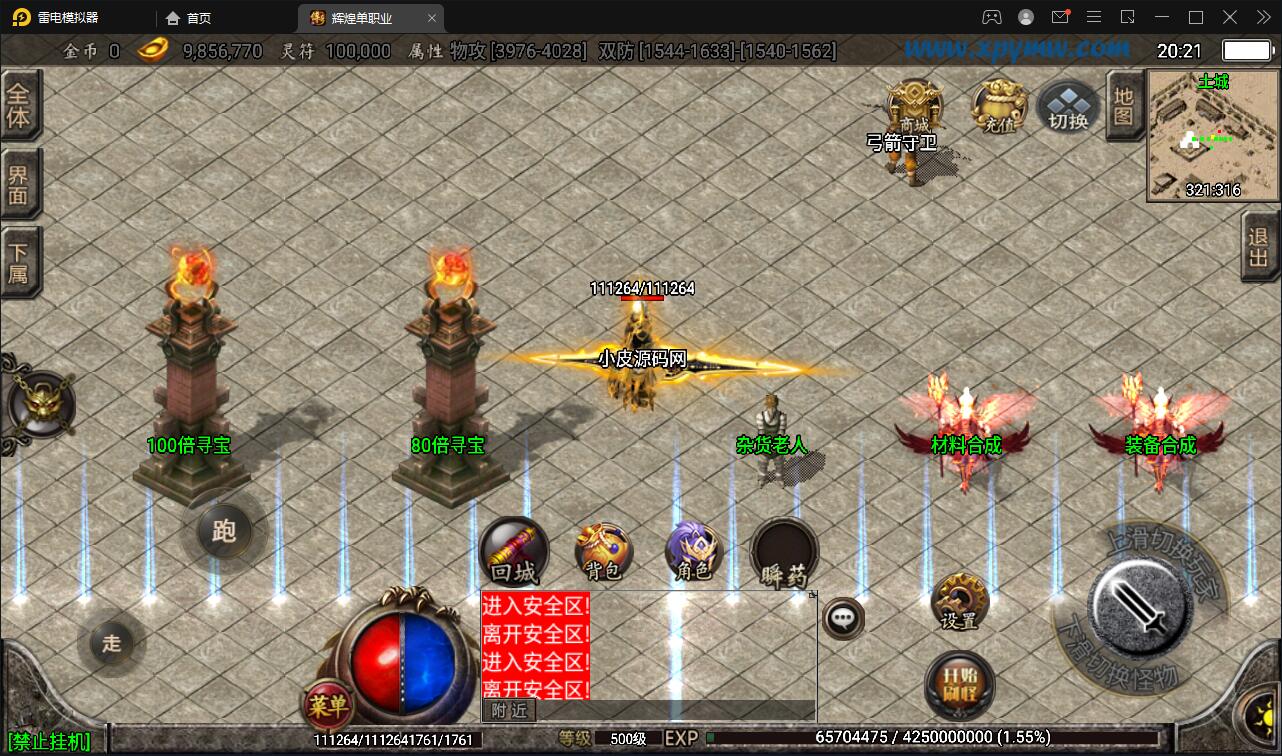
Task: Open the 角色 character panel icon
Action: point(694,551)
